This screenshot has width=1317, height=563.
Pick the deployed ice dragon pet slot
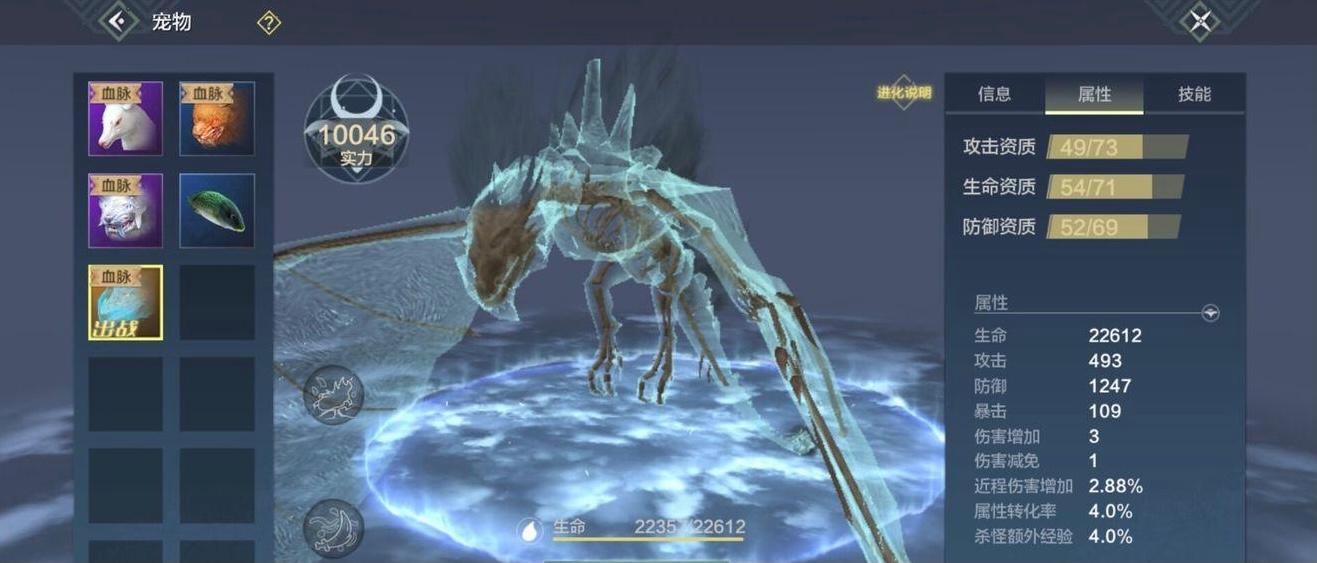(x=125, y=302)
